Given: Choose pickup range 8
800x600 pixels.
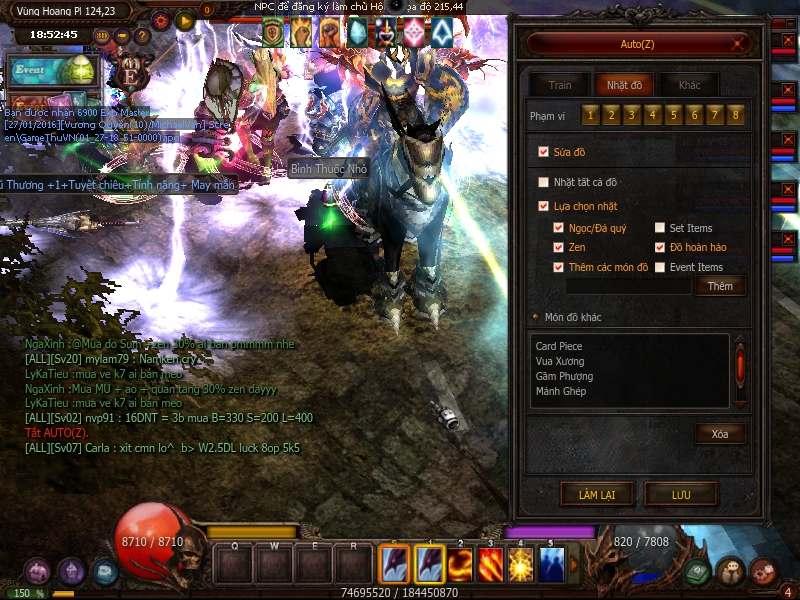Looking at the screenshot, I should [x=736, y=116].
